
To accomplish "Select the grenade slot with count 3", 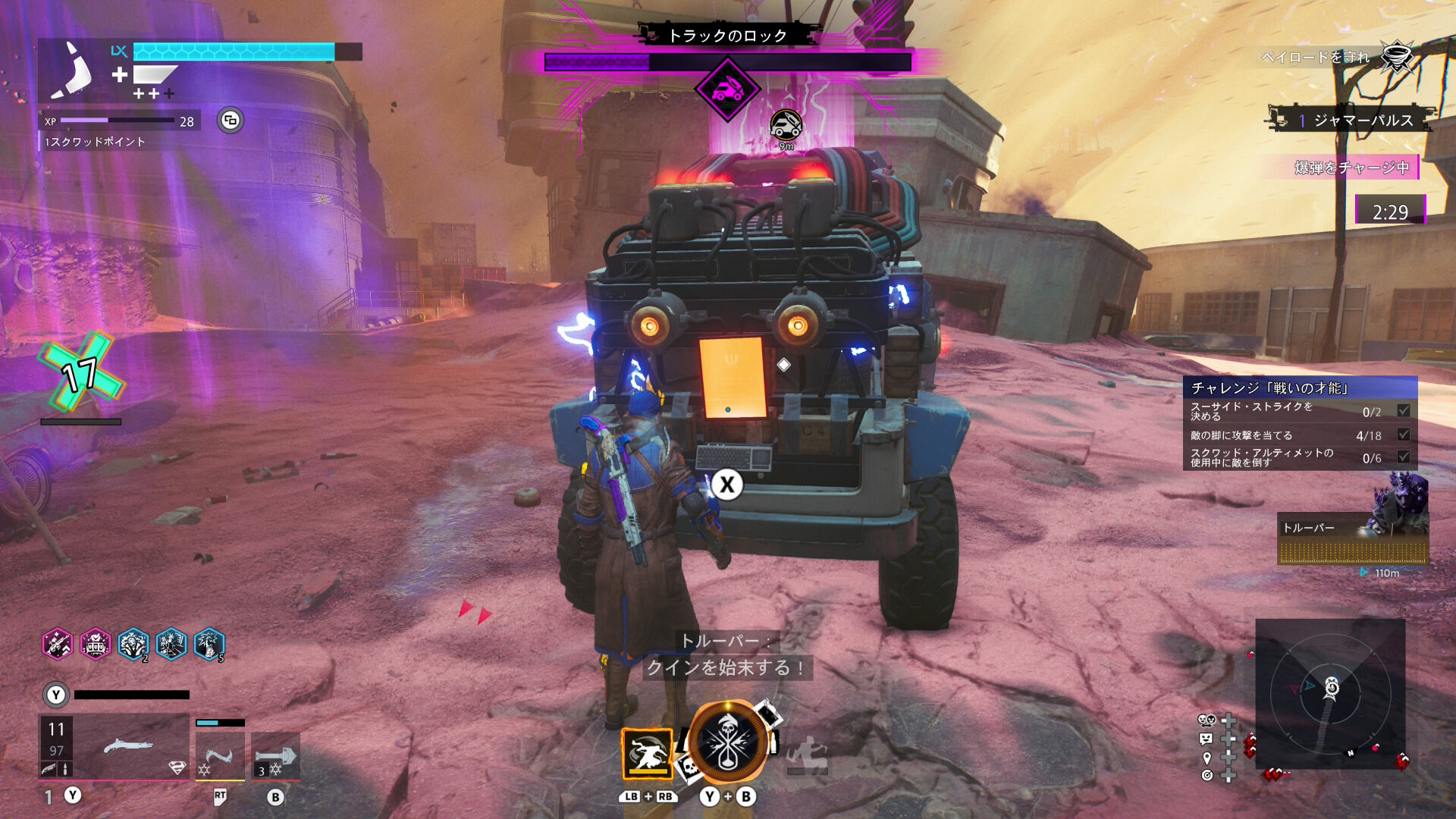I will pos(275,756).
